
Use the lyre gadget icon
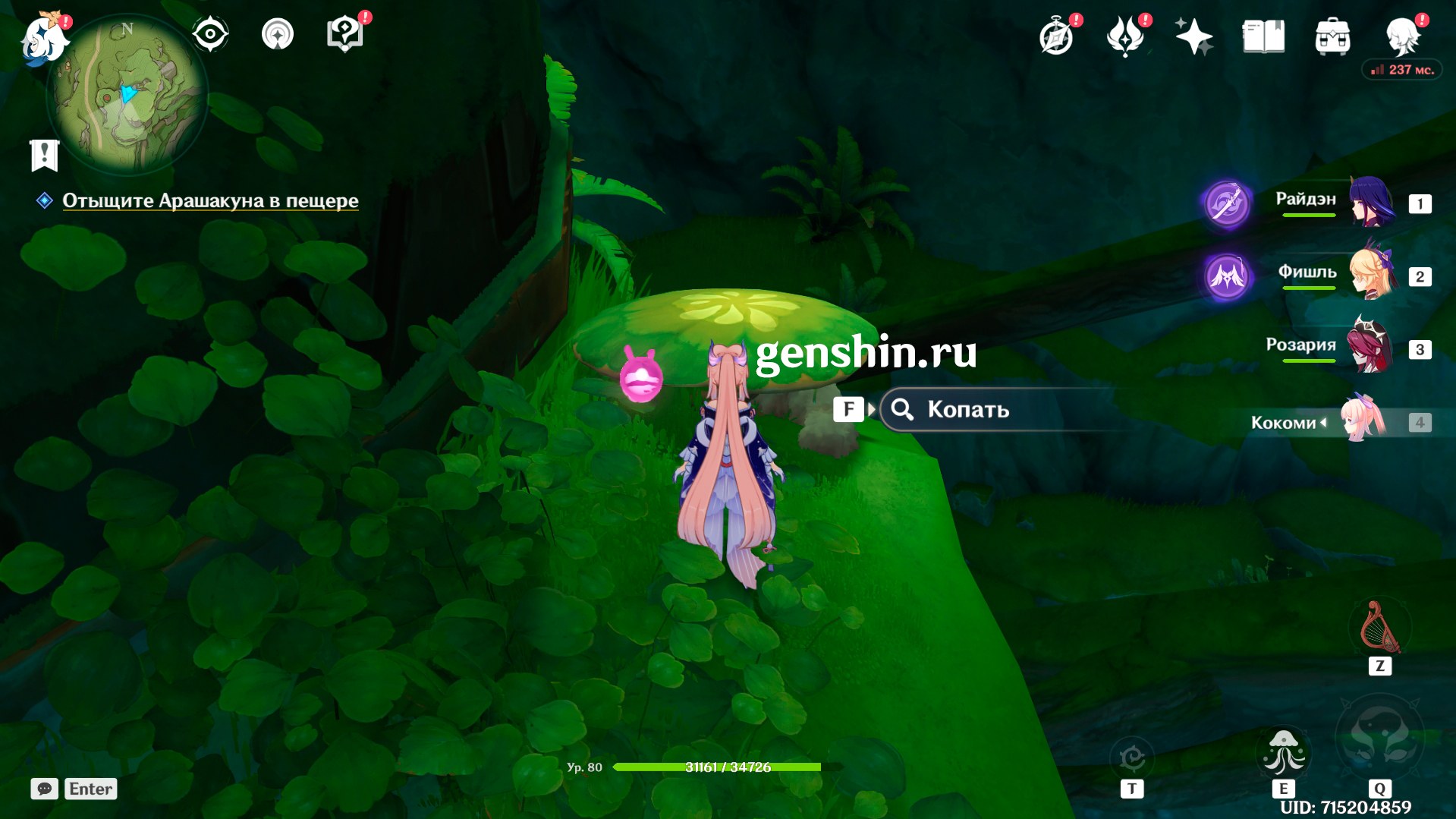coord(1380,628)
